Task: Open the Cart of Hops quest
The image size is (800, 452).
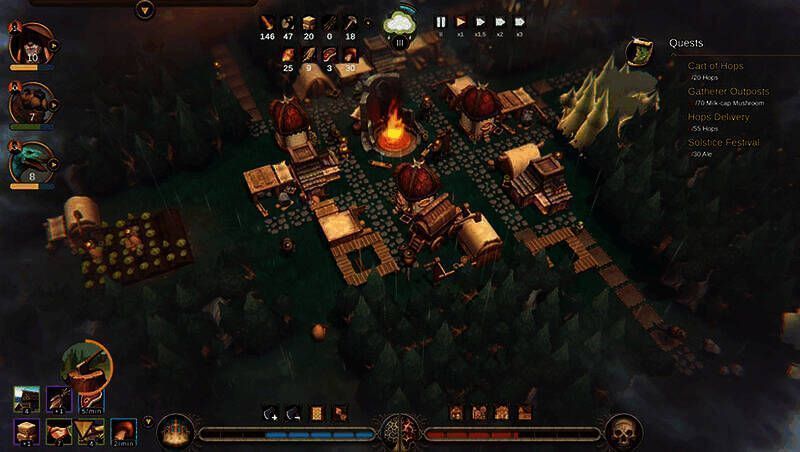Action: pos(714,65)
